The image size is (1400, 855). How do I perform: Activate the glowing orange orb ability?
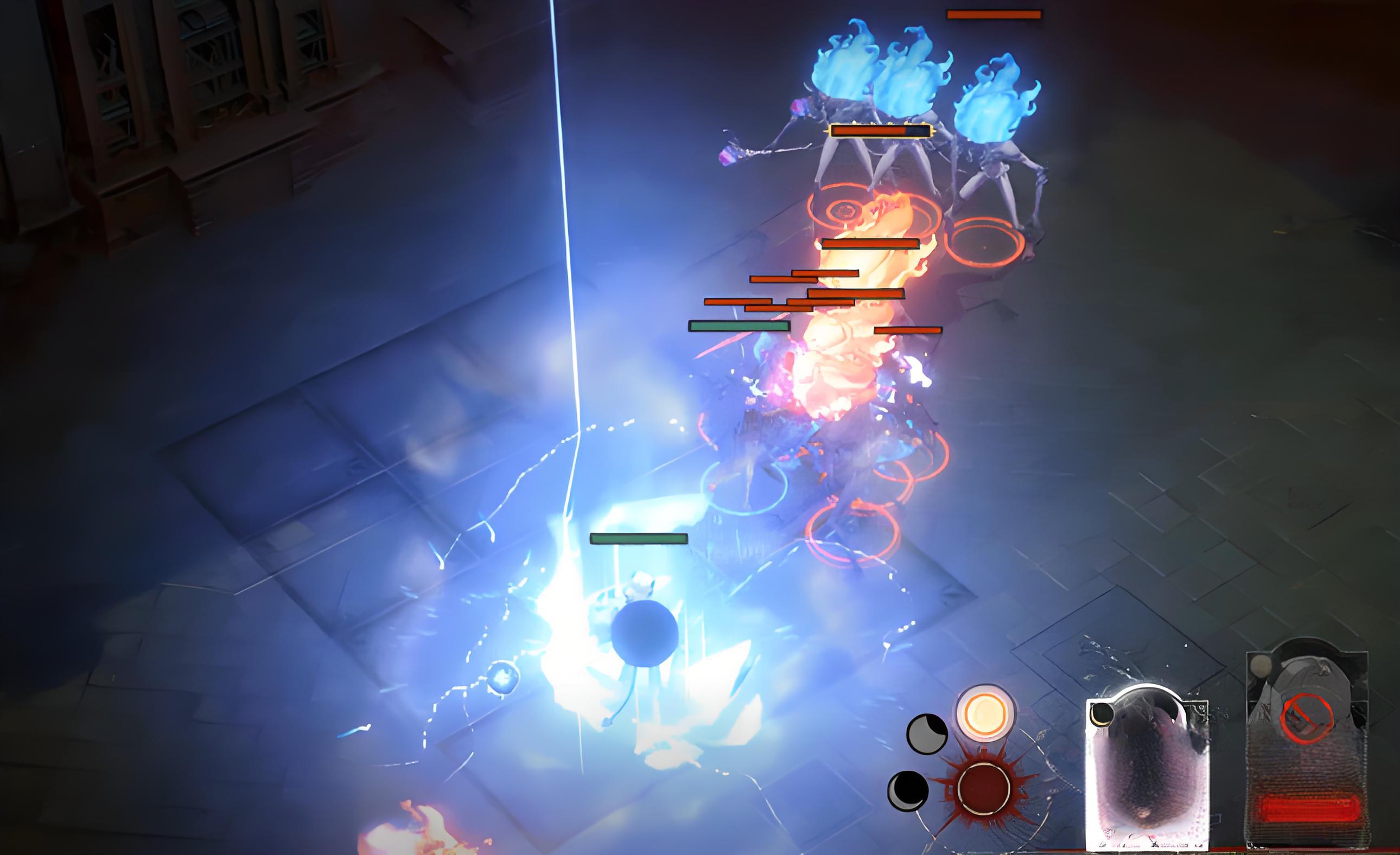coord(985,712)
